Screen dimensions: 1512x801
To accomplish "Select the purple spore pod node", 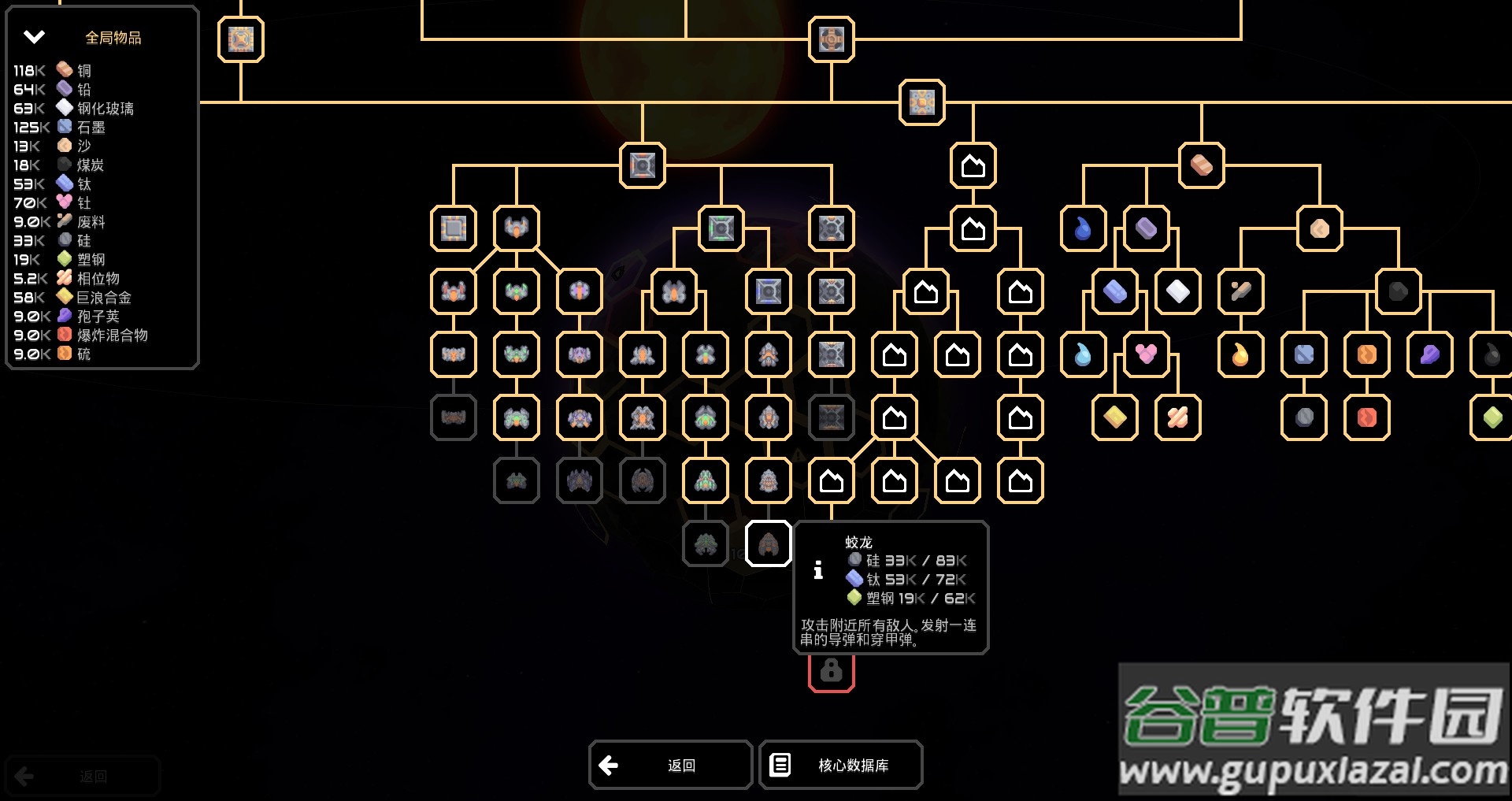I will 1429,354.
